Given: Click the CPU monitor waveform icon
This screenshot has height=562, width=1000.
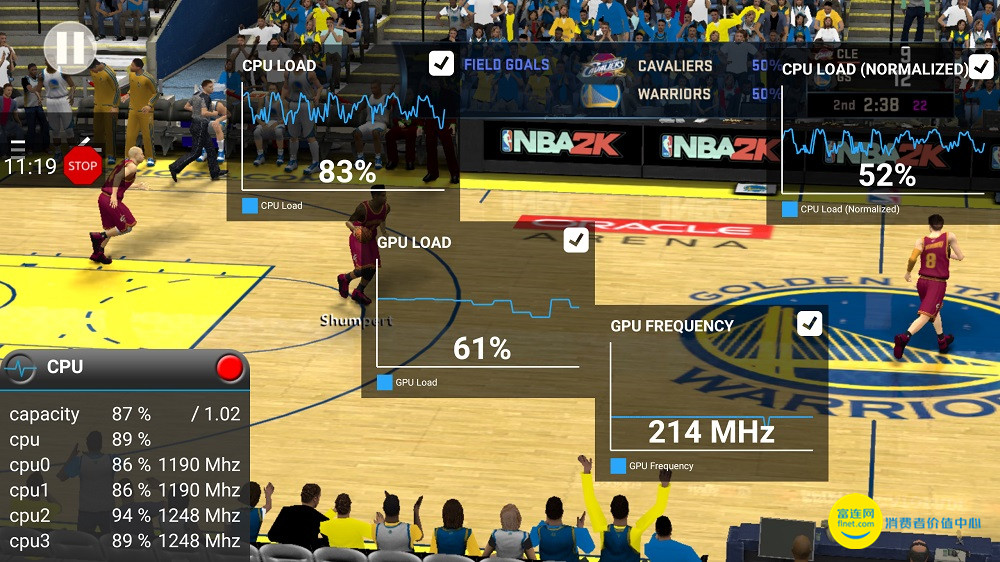Looking at the screenshot, I should tap(20, 368).
